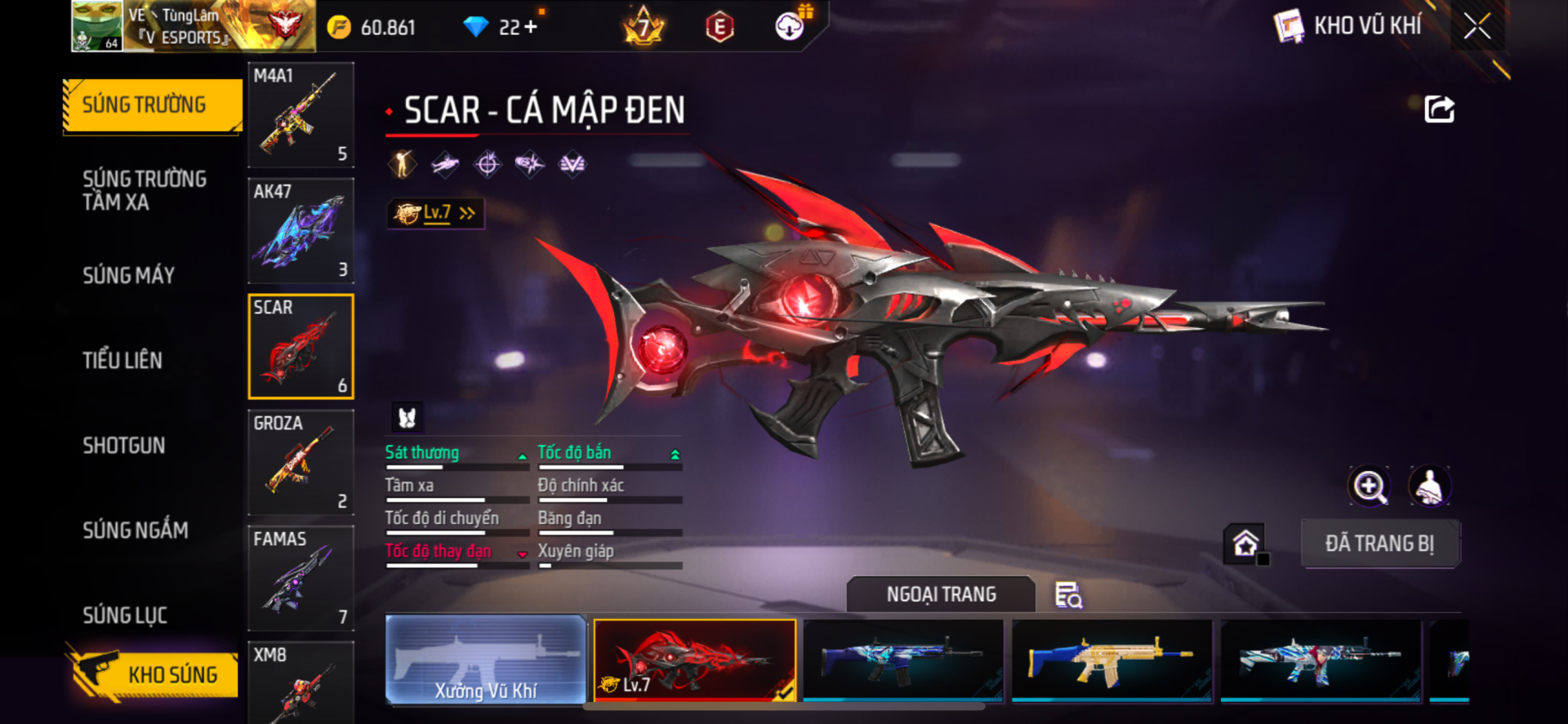Add diamonds with the plus button
Screen dimensions: 1568x724
(531, 27)
